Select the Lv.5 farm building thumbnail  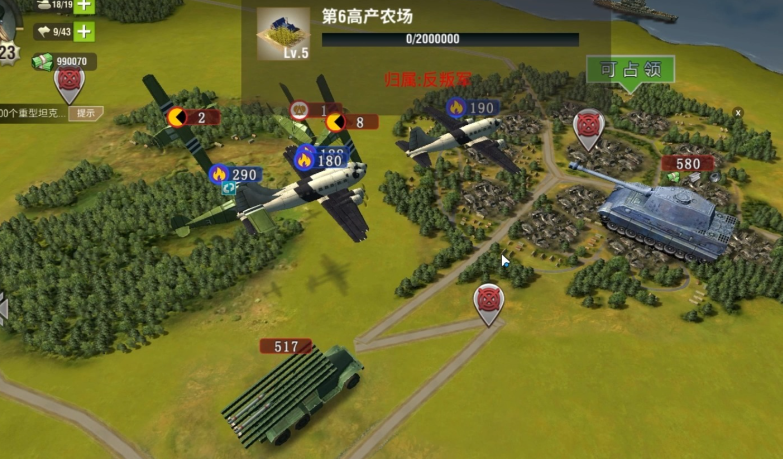[x=282, y=34]
